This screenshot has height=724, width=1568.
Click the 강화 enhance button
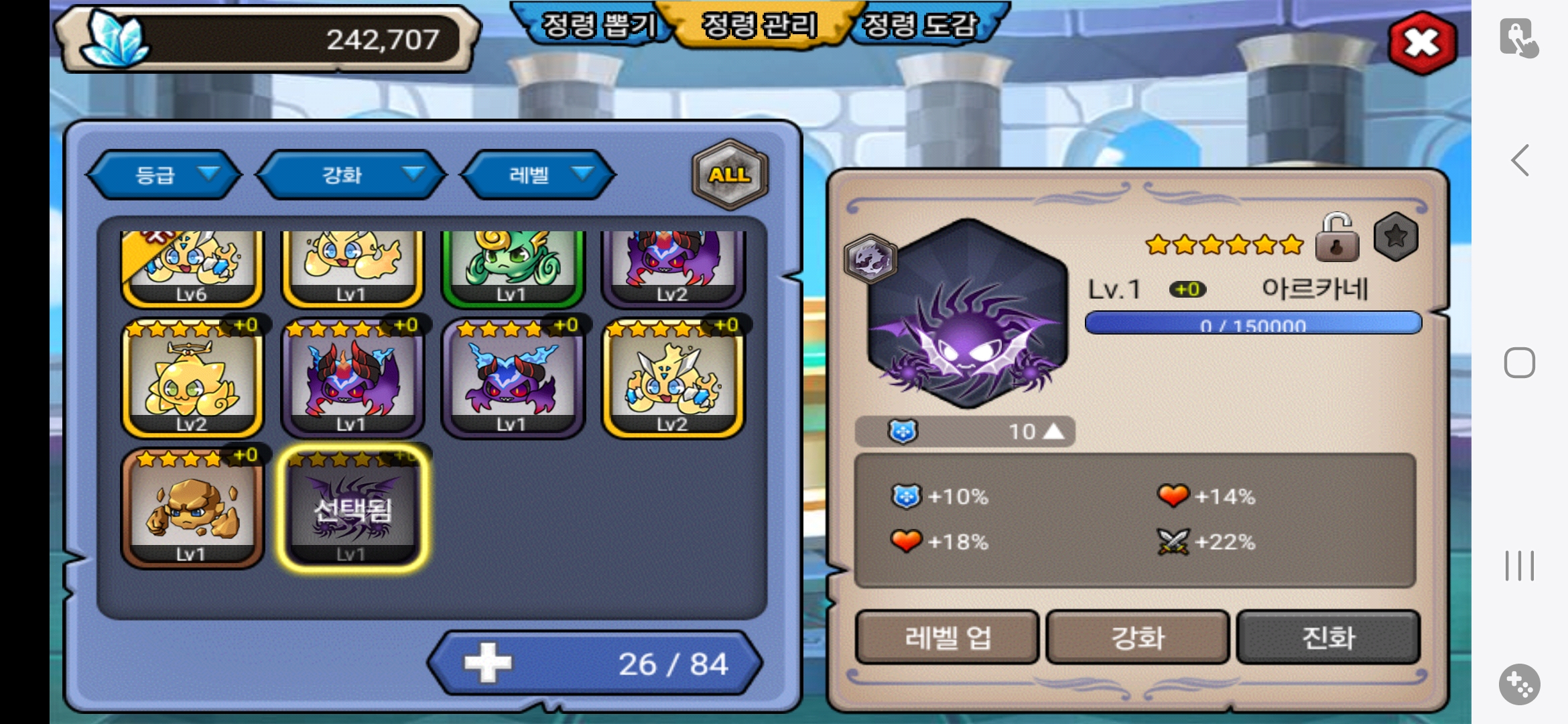click(1137, 637)
